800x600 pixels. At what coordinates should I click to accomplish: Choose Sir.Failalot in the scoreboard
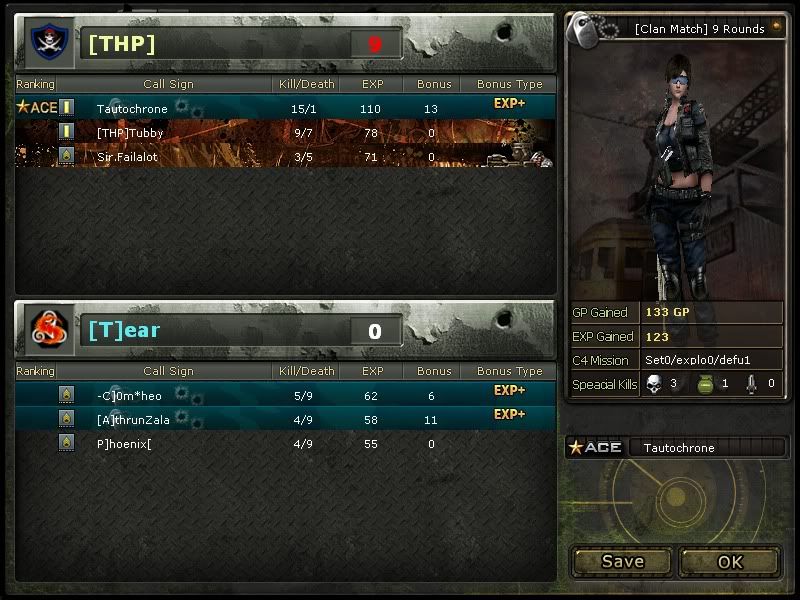(x=285, y=157)
